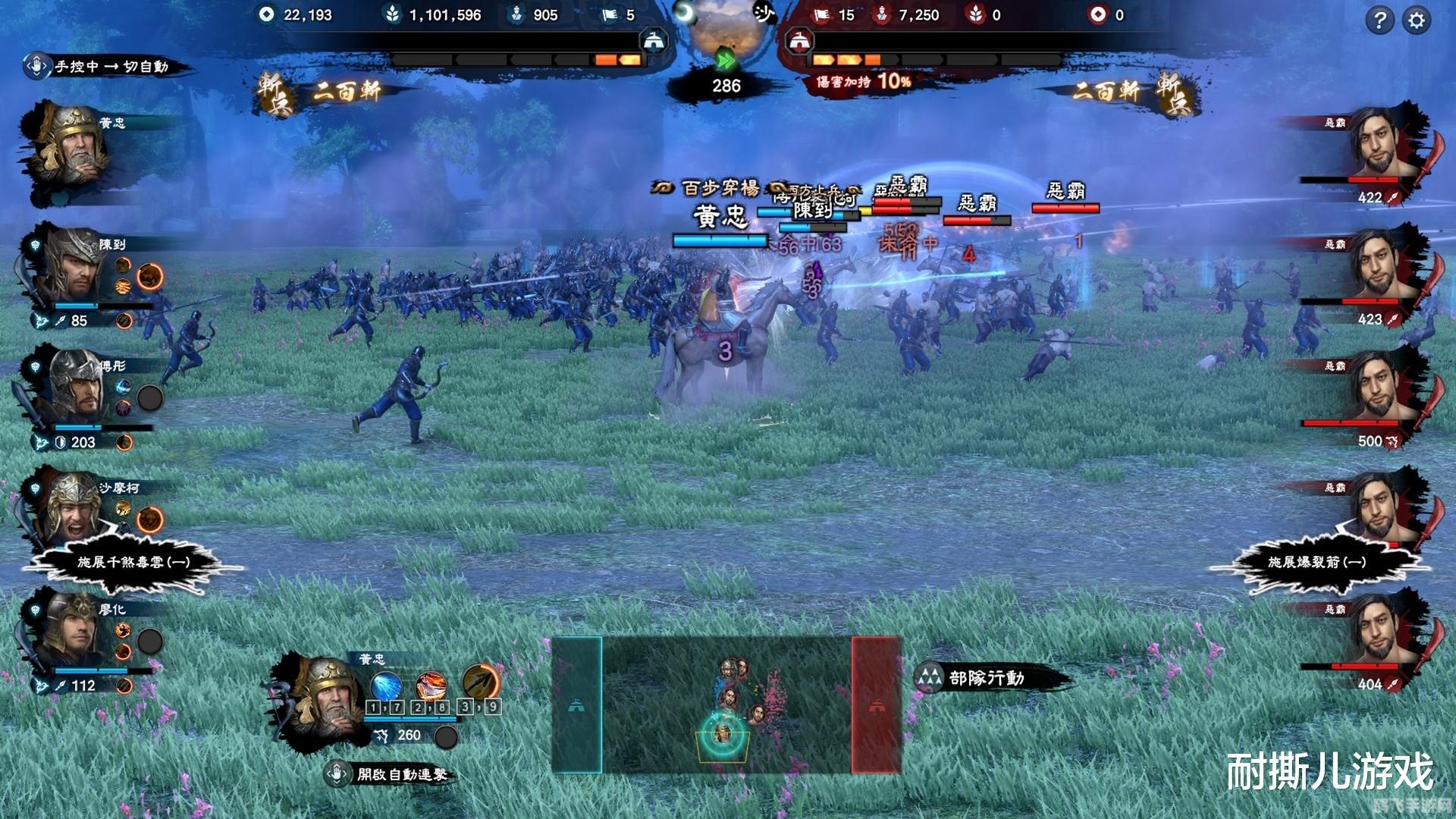
Task: Enable auto combo (開啟自動連擊)
Action: tap(393, 774)
